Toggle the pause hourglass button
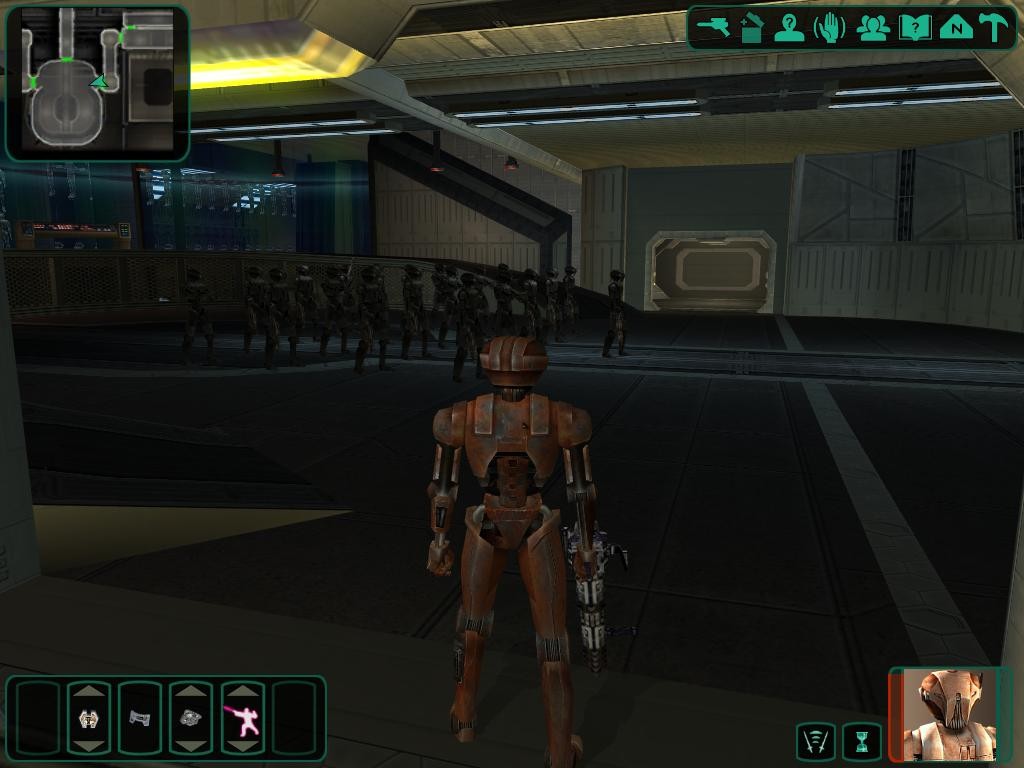Viewport: 1024px width, 768px height. (x=862, y=741)
